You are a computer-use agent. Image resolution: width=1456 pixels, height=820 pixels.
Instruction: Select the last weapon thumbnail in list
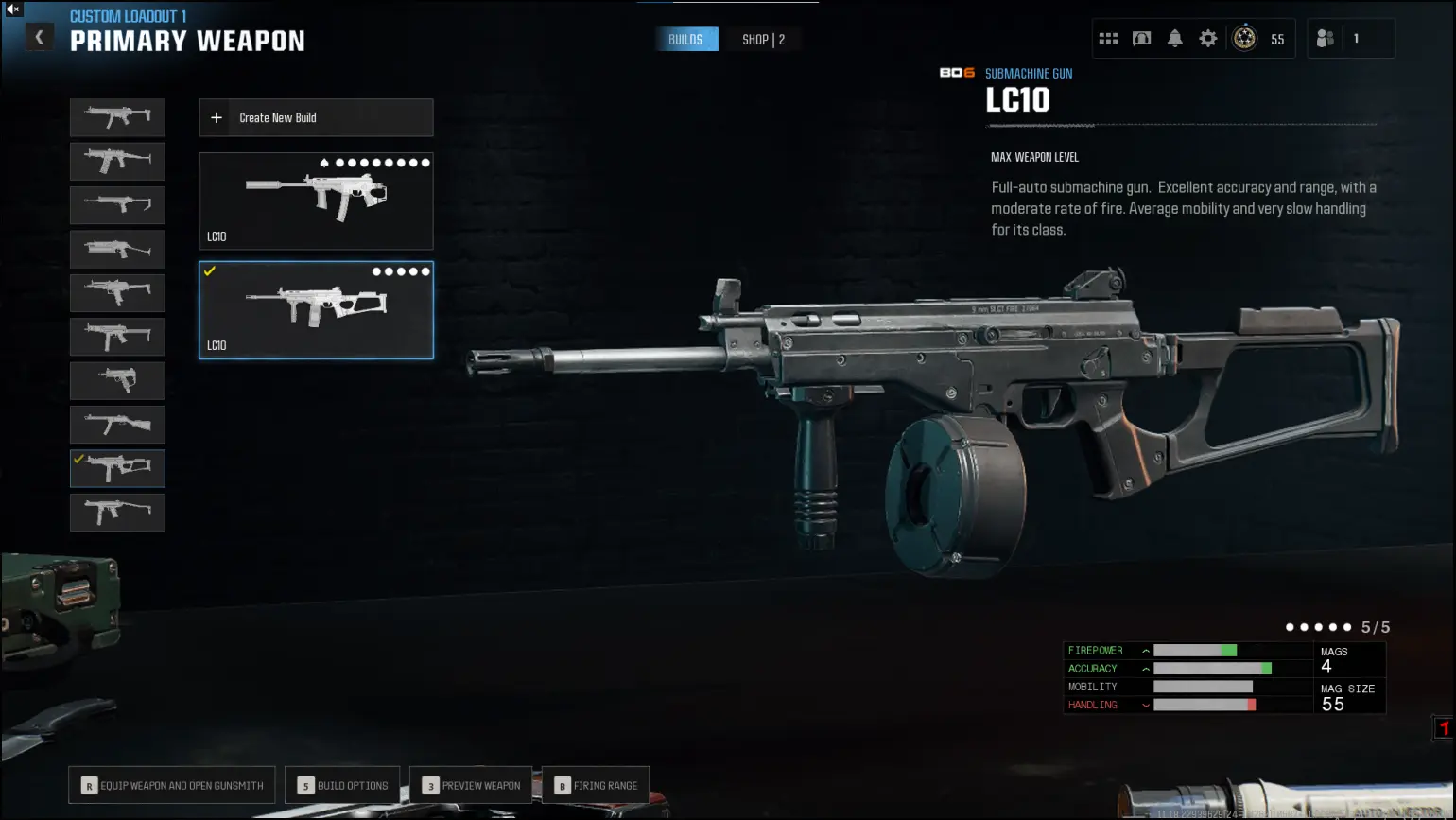[117, 512]
